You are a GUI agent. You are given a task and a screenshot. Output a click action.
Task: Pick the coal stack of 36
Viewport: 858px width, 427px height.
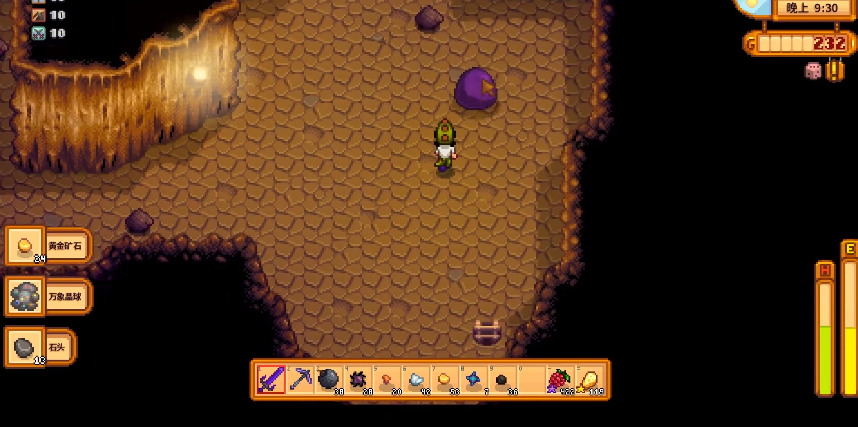[x=502, y=380]
